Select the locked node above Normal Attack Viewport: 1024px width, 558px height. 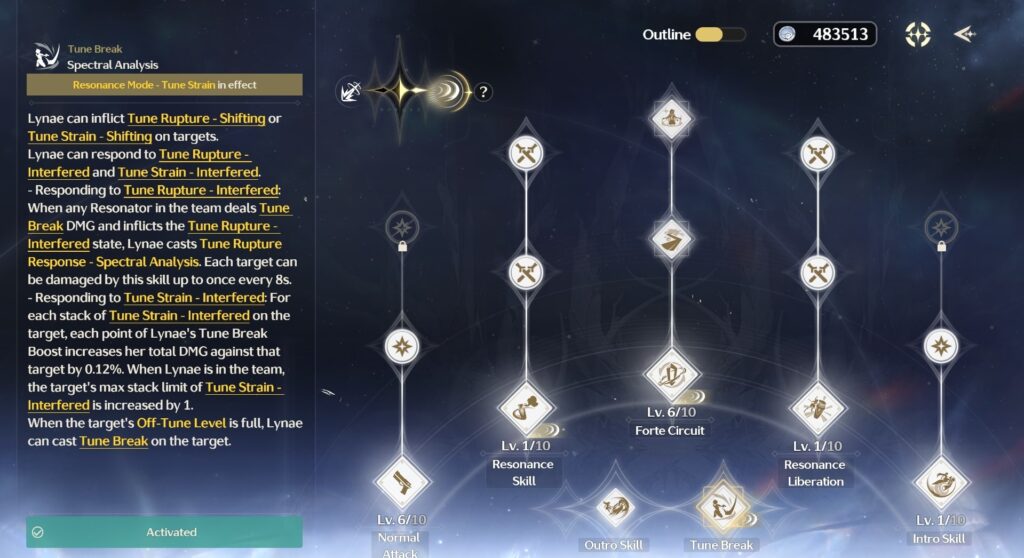402,226
